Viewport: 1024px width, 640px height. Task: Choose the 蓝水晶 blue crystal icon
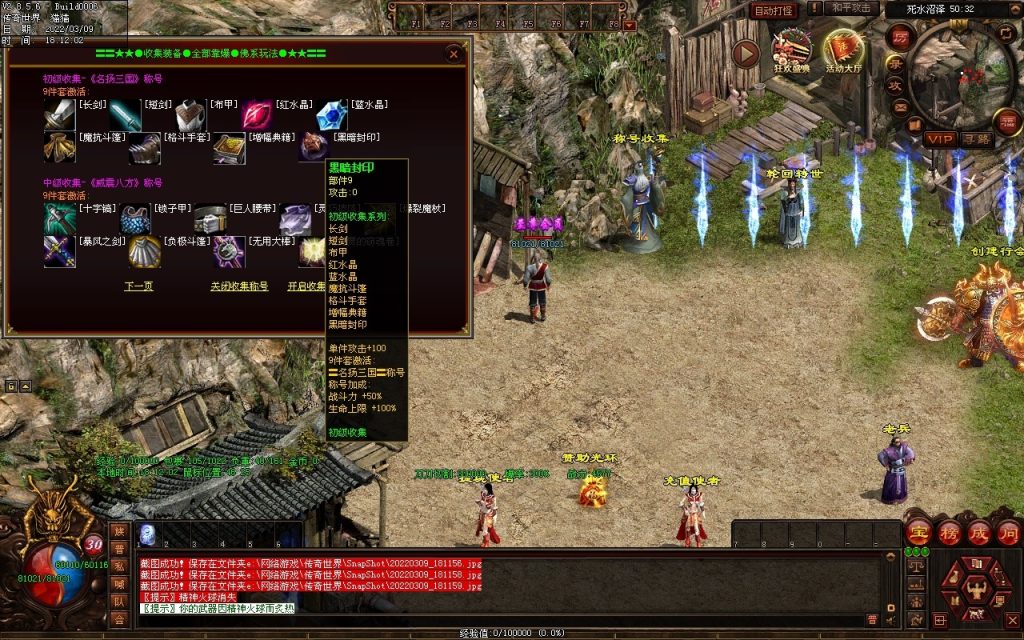pos(332,116)
